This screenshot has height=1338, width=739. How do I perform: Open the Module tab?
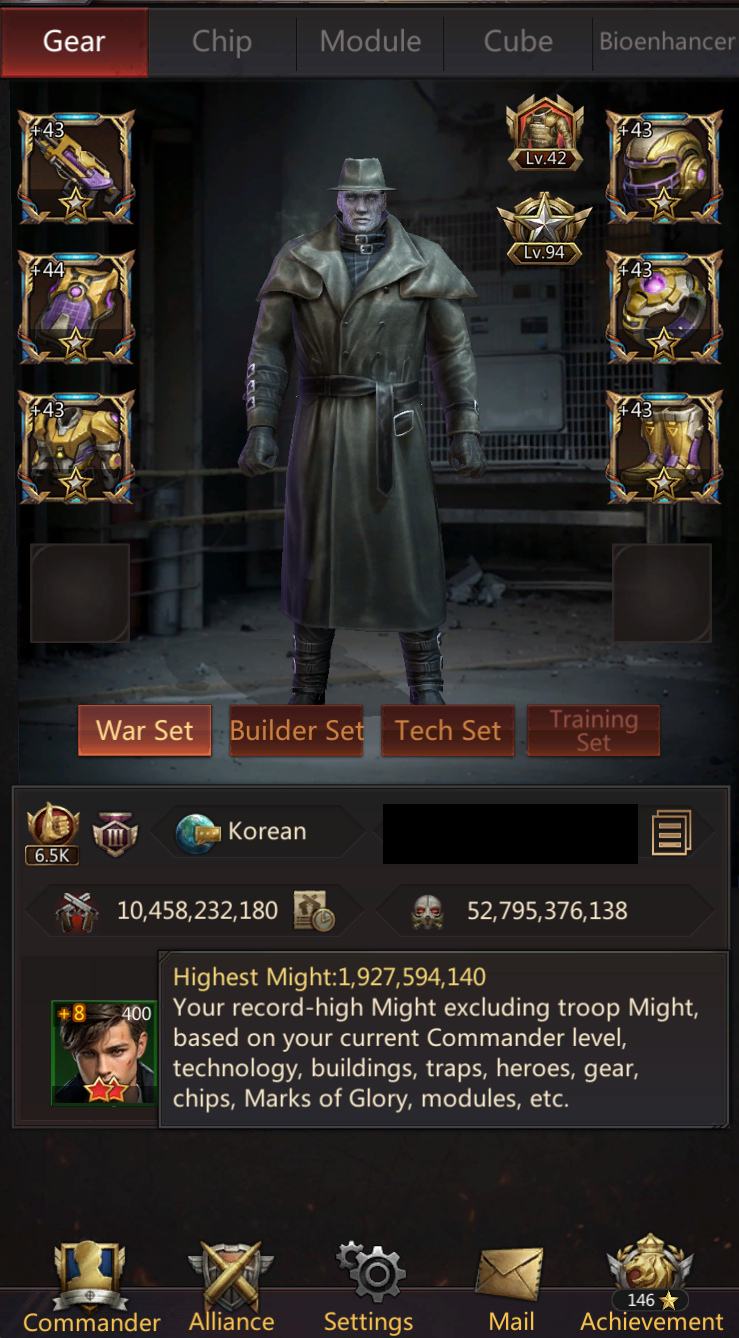pos(370,42)
